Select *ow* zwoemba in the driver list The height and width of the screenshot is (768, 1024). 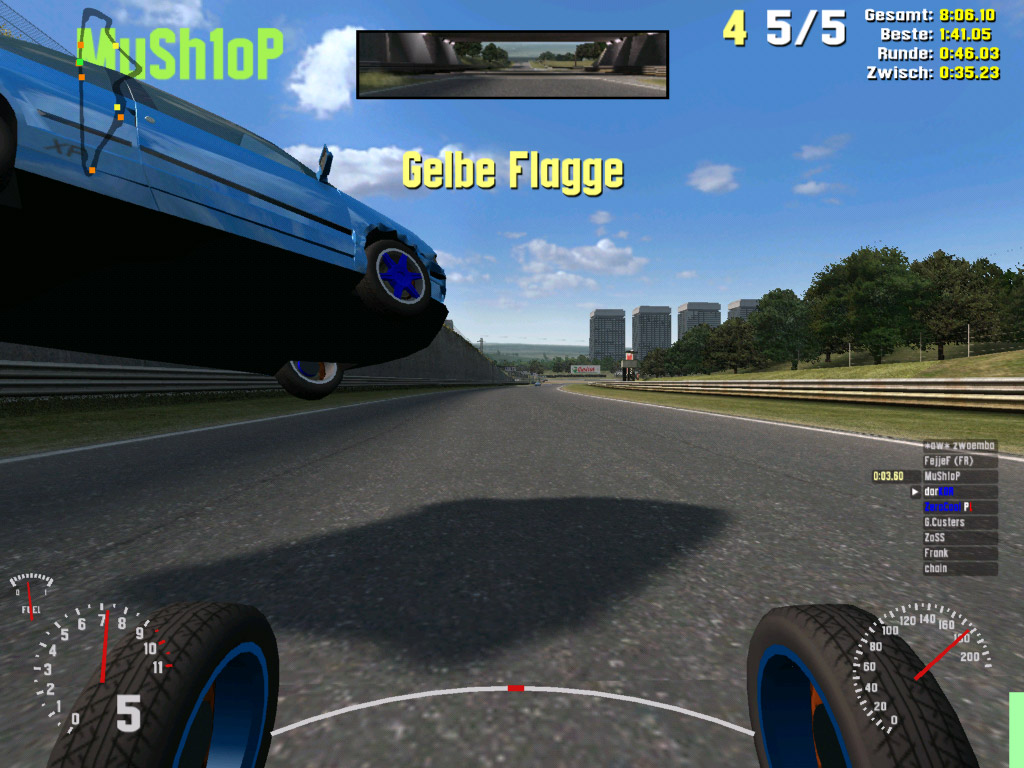[959, 446]
